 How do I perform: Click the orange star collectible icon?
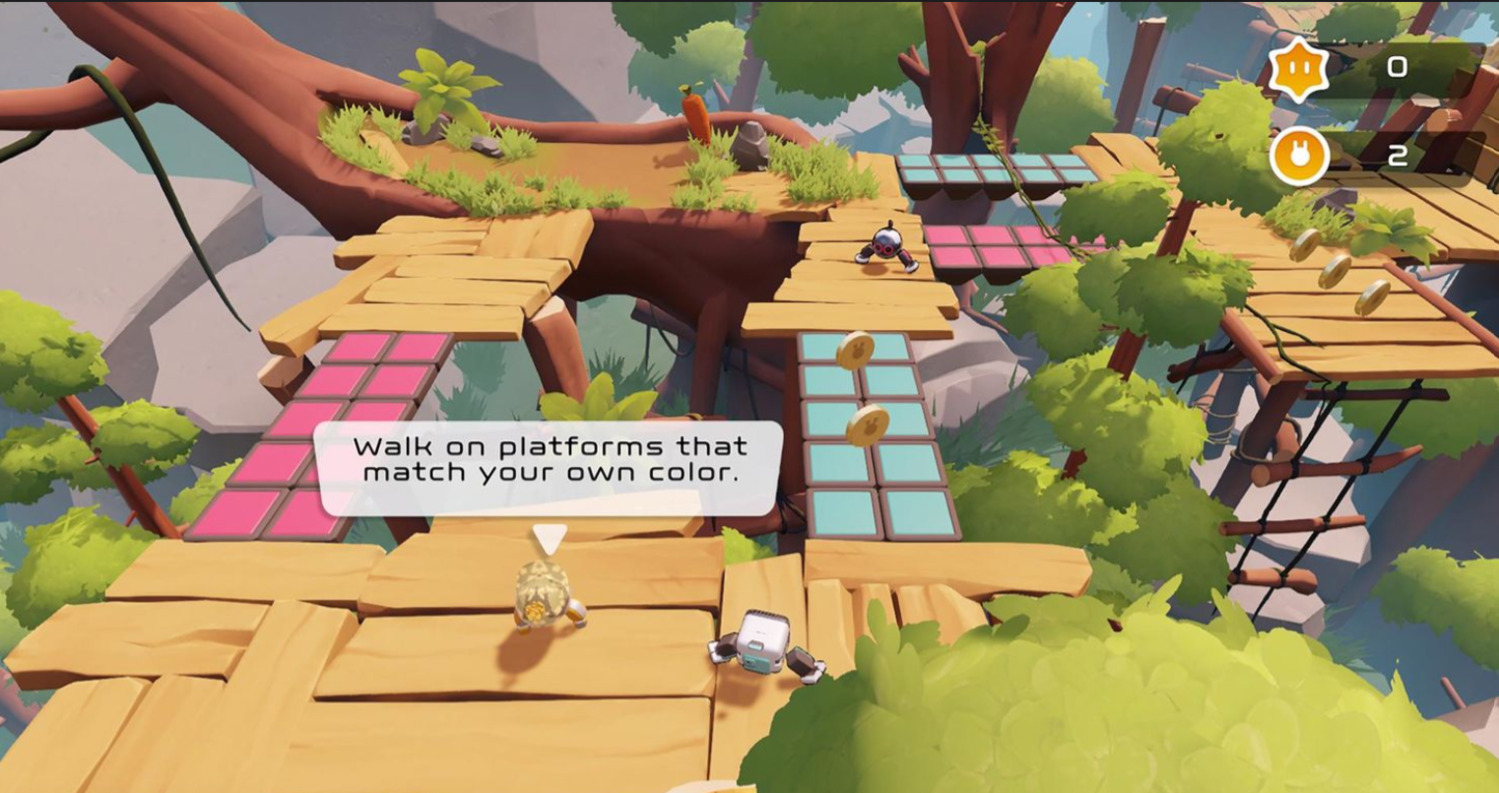click(x=1299, y=70)
